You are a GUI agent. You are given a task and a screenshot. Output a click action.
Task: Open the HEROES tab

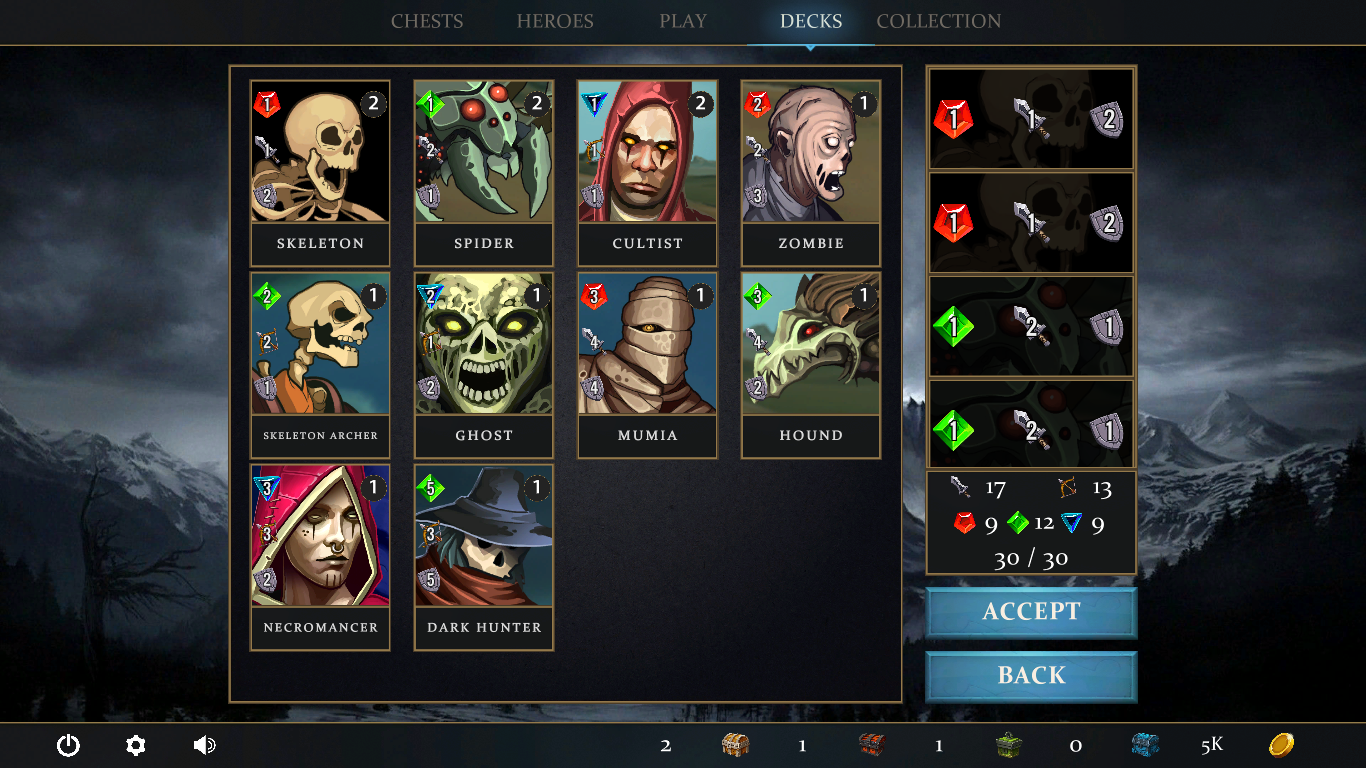[x=555, y=21]
